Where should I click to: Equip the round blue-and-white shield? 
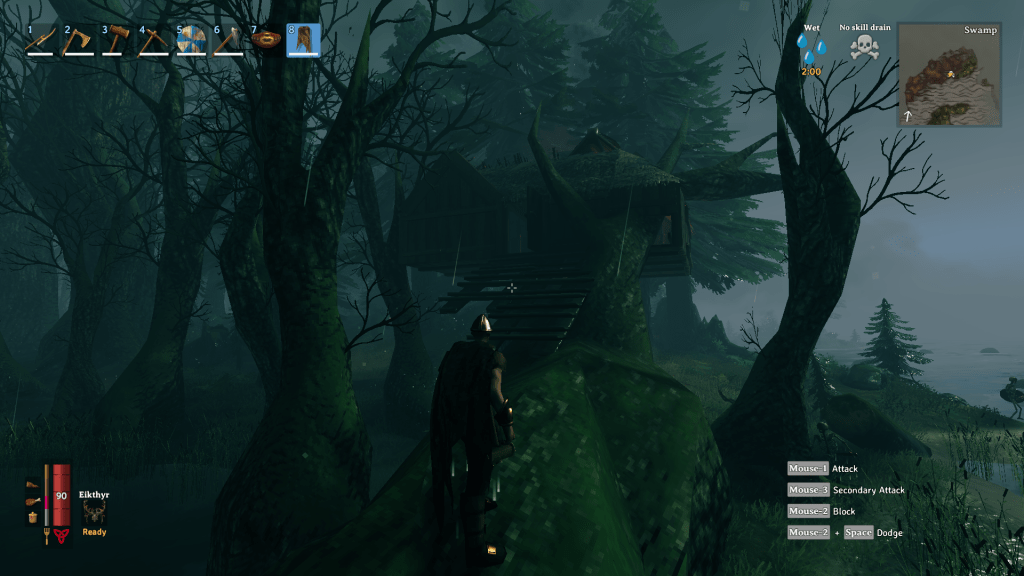(191, 40)
